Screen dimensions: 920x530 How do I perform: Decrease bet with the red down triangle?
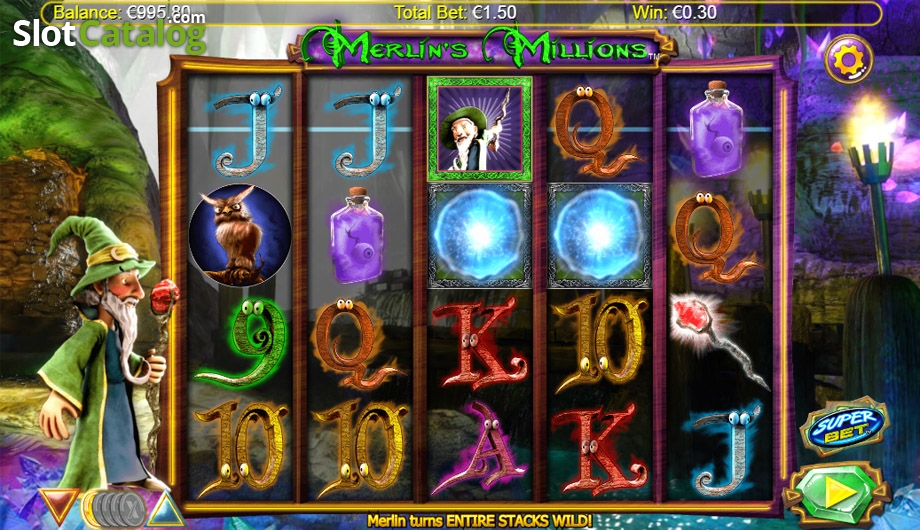[x=60, y=505]
